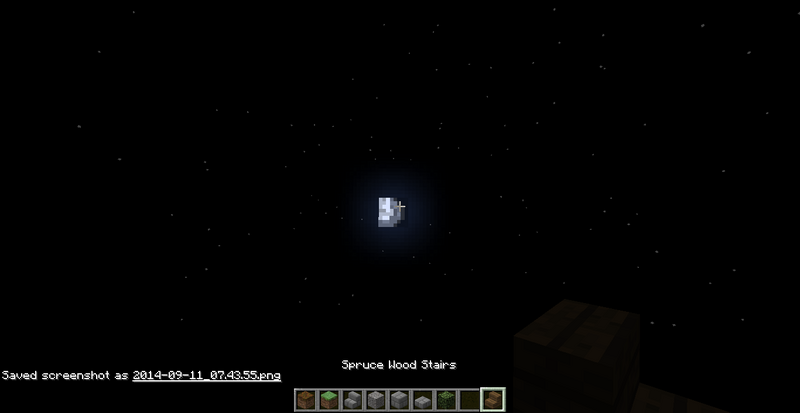Select the dirt block hotbar slot
This screenshot has height=413, width=800.
[x=307, y=400]
